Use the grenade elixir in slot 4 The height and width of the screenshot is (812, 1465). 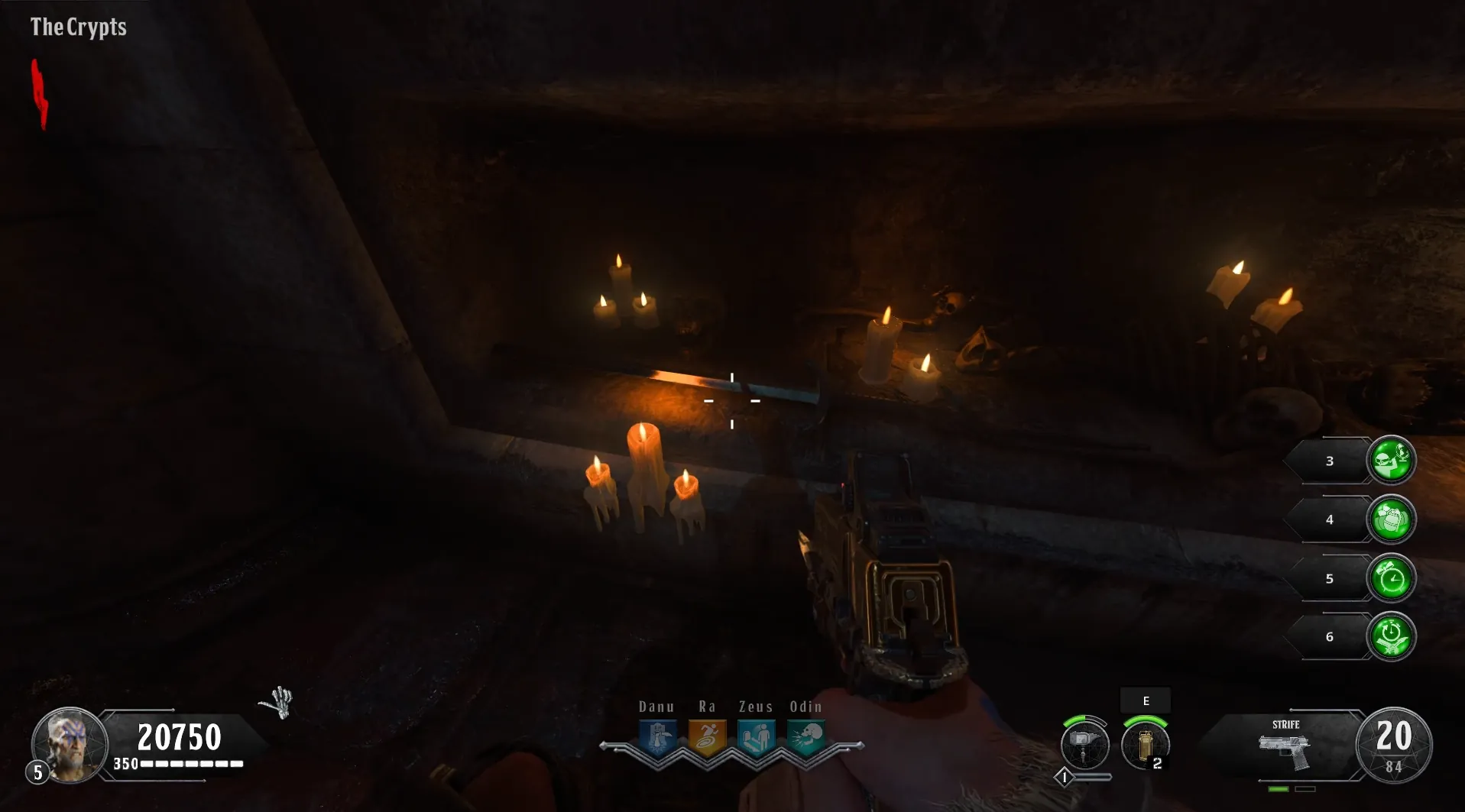pos(1391,519)
